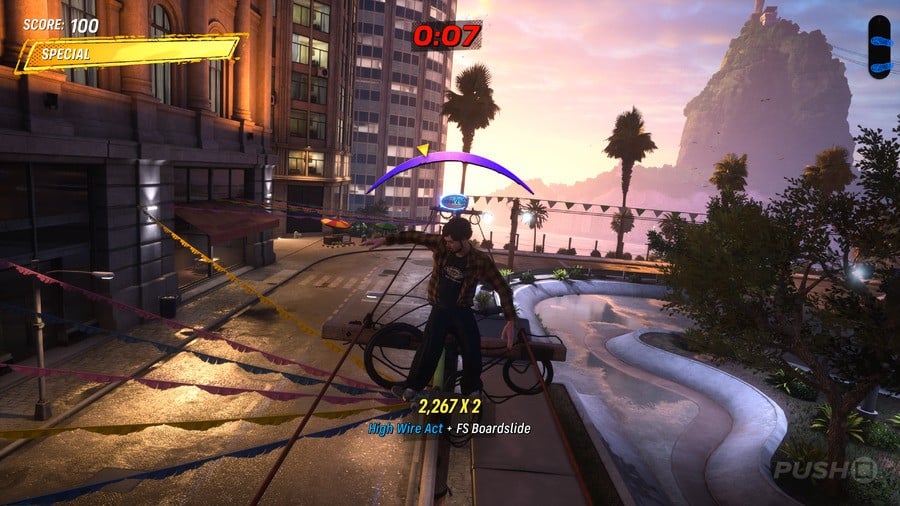Click the skateboard icon in the black pill
This screenshot has height=506, width=900.
[879, 46]
